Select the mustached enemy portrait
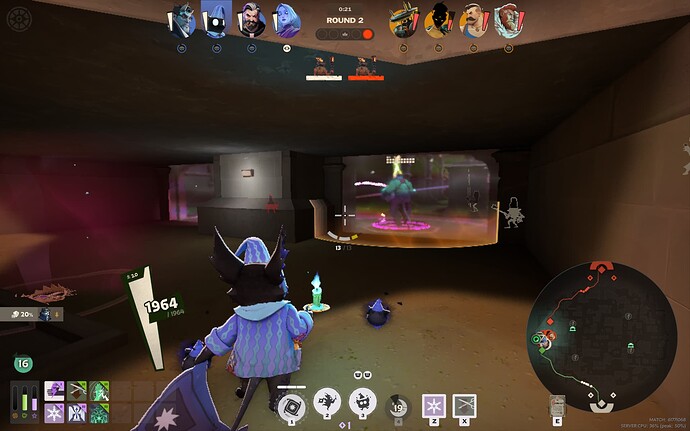The image size is (690, 431). tap(474, 19)
